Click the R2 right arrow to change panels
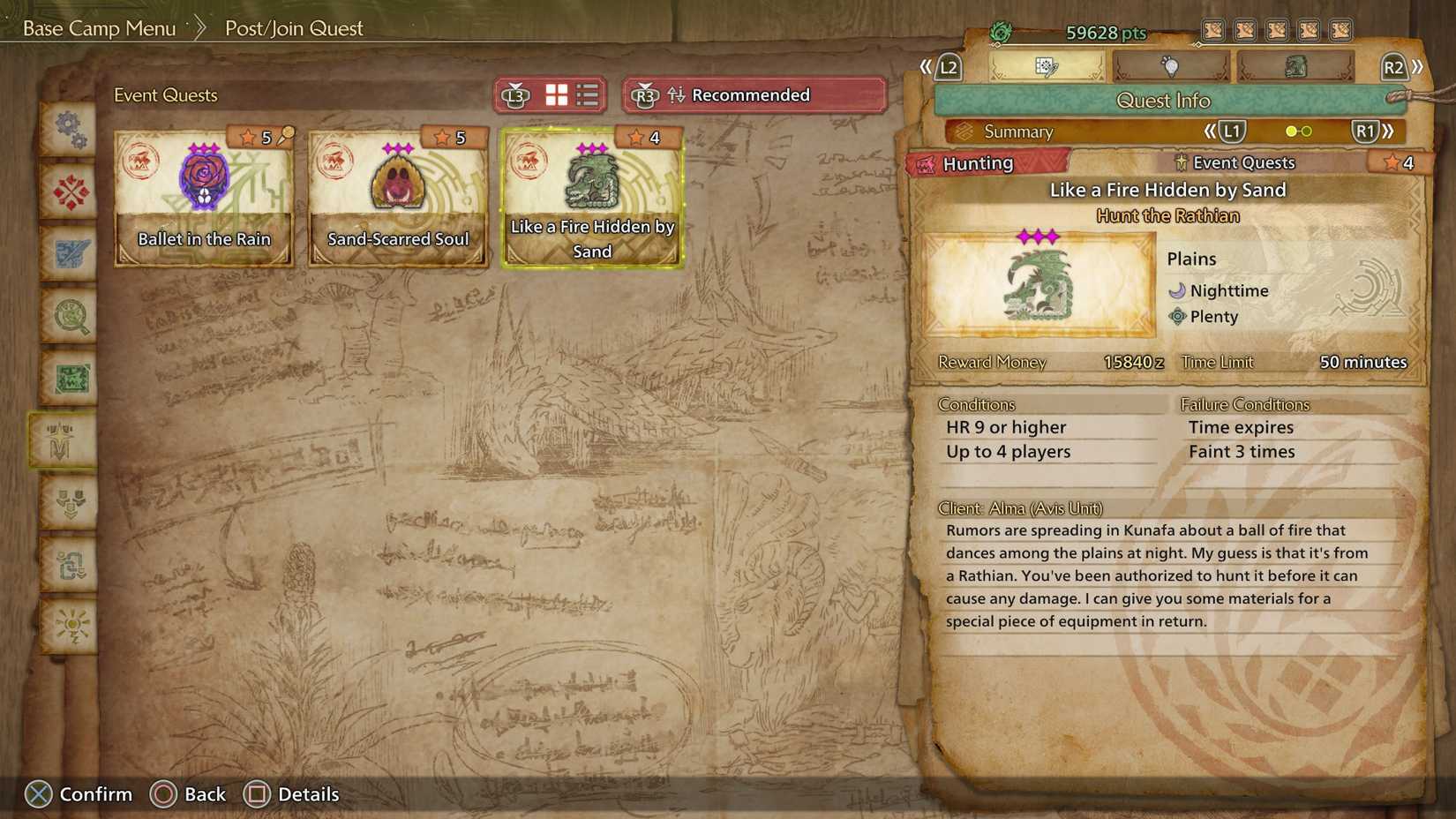Image resolution: width=1456 pixels, height=819 pixels. point(1418,65)
